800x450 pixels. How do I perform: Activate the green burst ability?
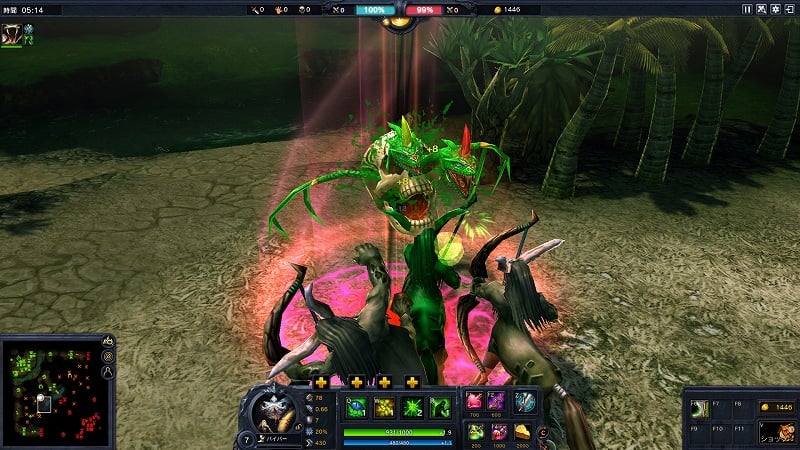411,407
